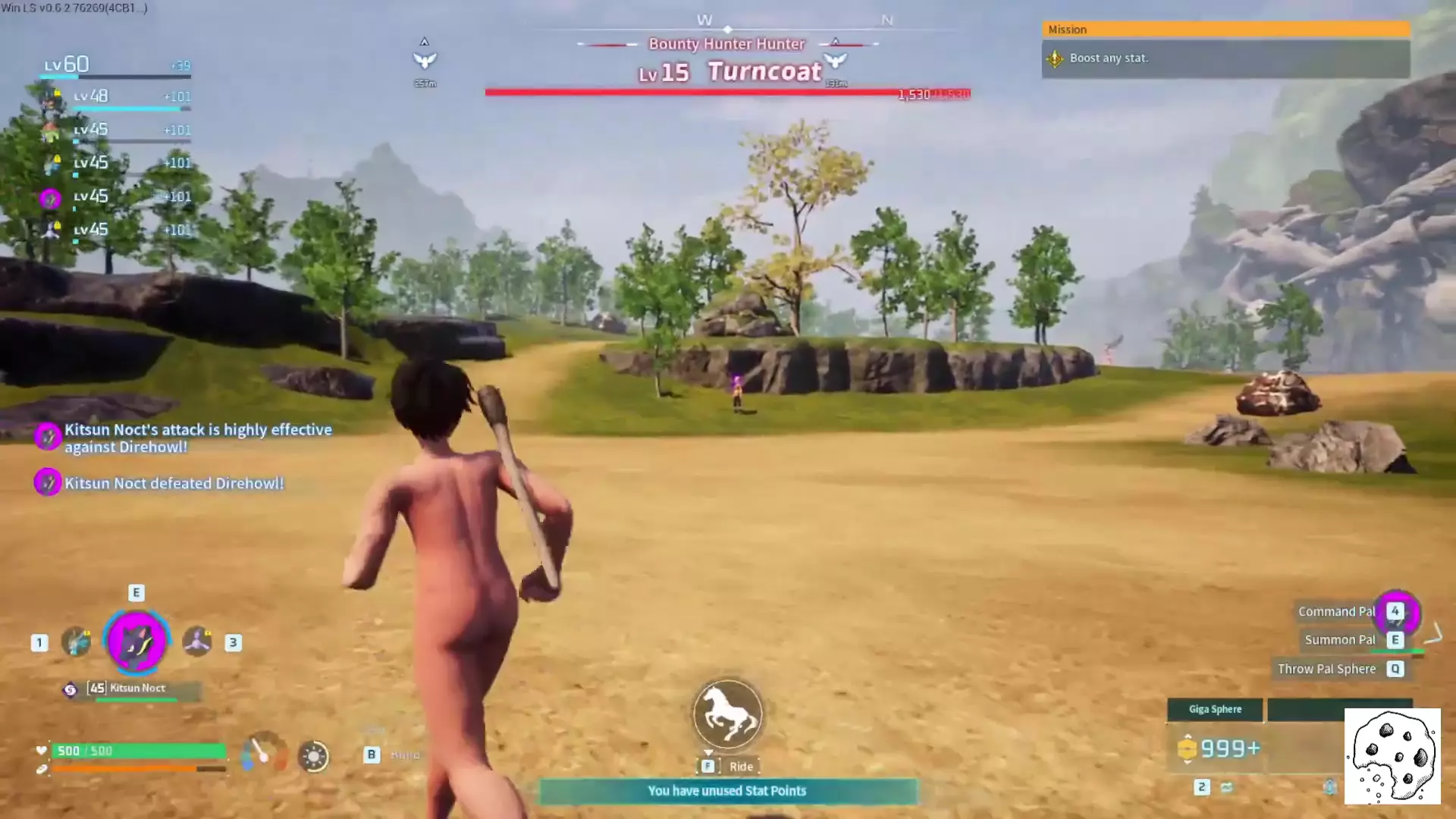This screenshot has width=1456, height=819.
Task: Click the temperature gauge dial
Action: point(263,753)
